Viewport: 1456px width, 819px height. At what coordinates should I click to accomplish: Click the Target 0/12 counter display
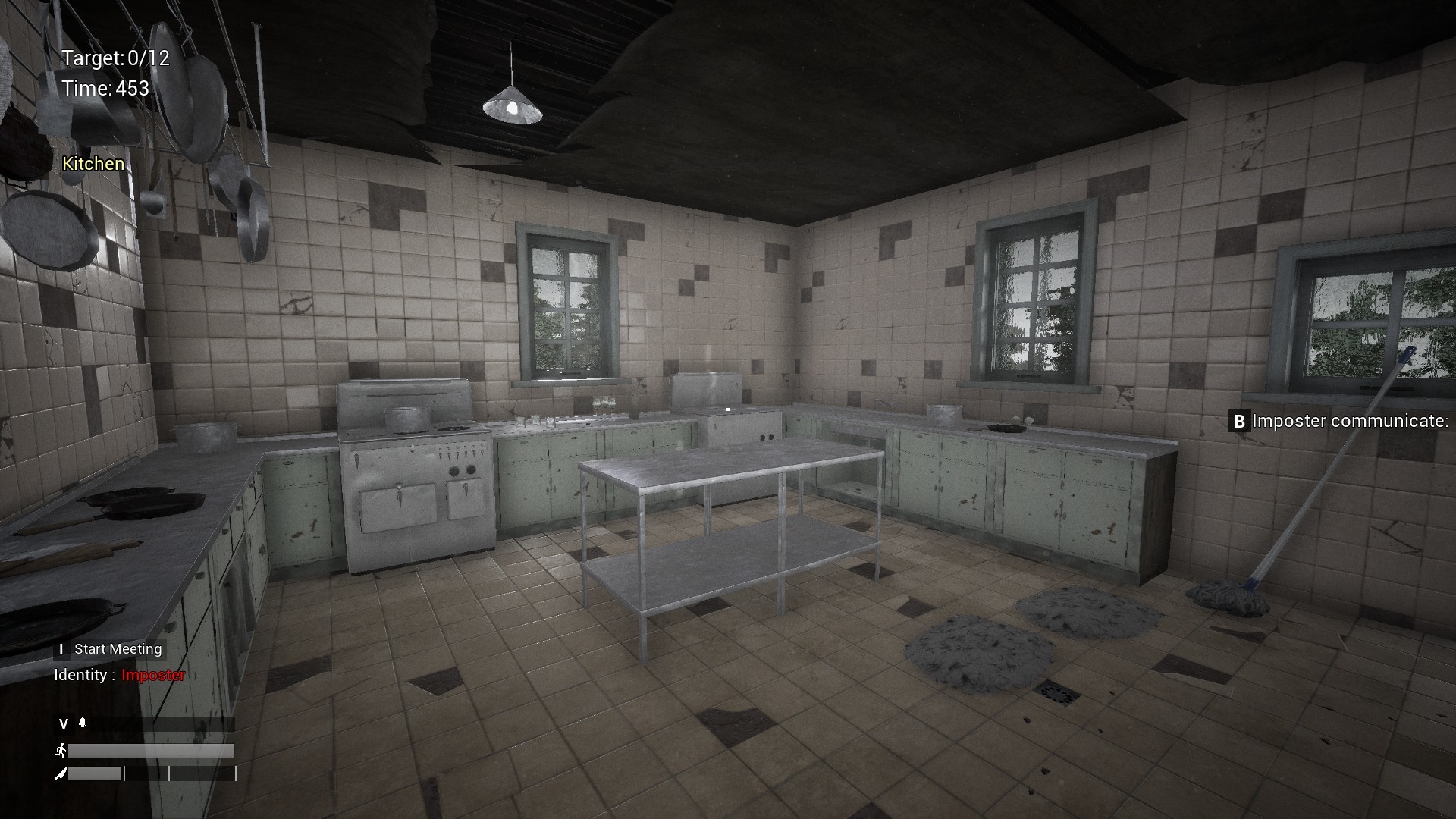tap(117, 58)
